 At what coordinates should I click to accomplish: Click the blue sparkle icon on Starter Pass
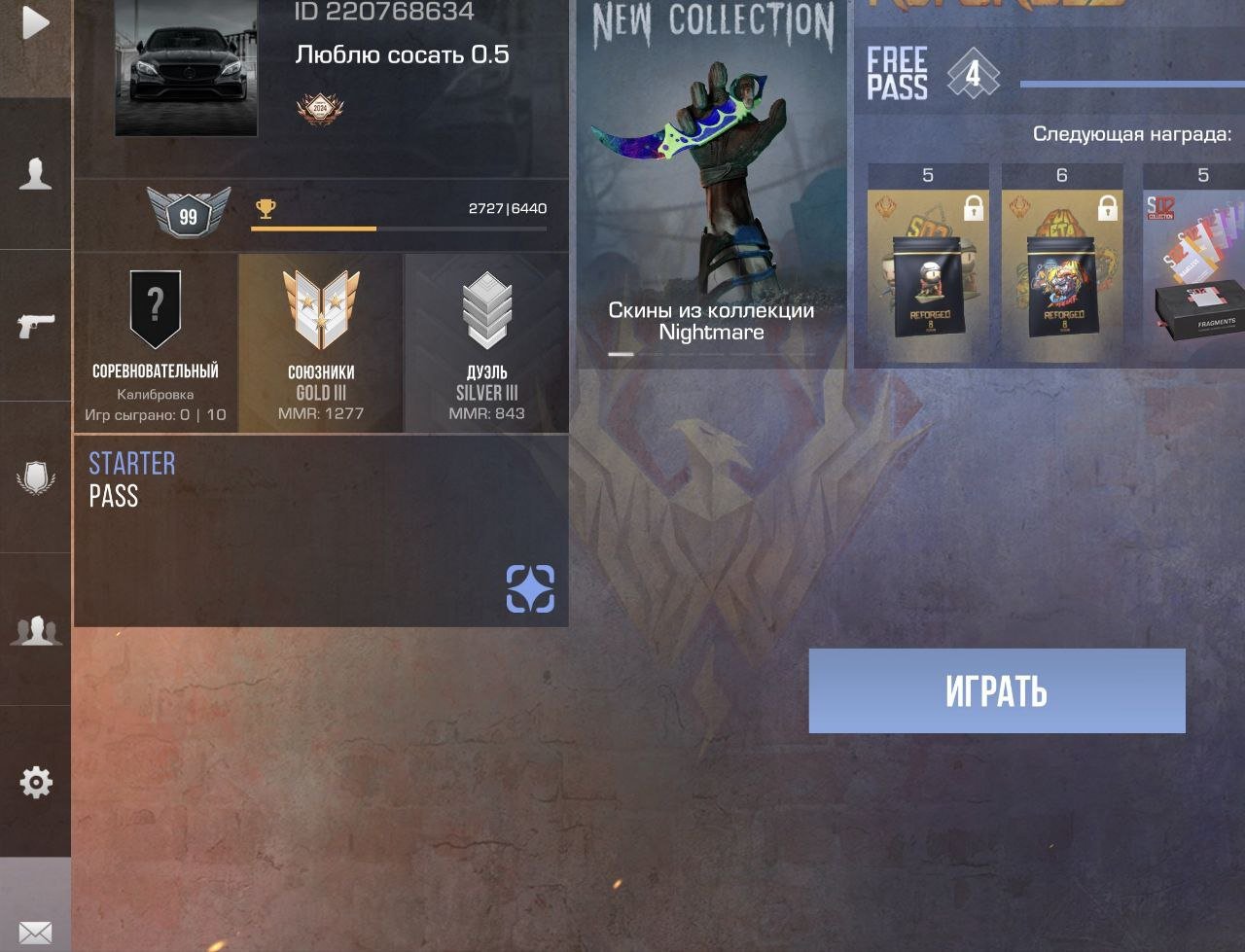[x=530, y=588]
